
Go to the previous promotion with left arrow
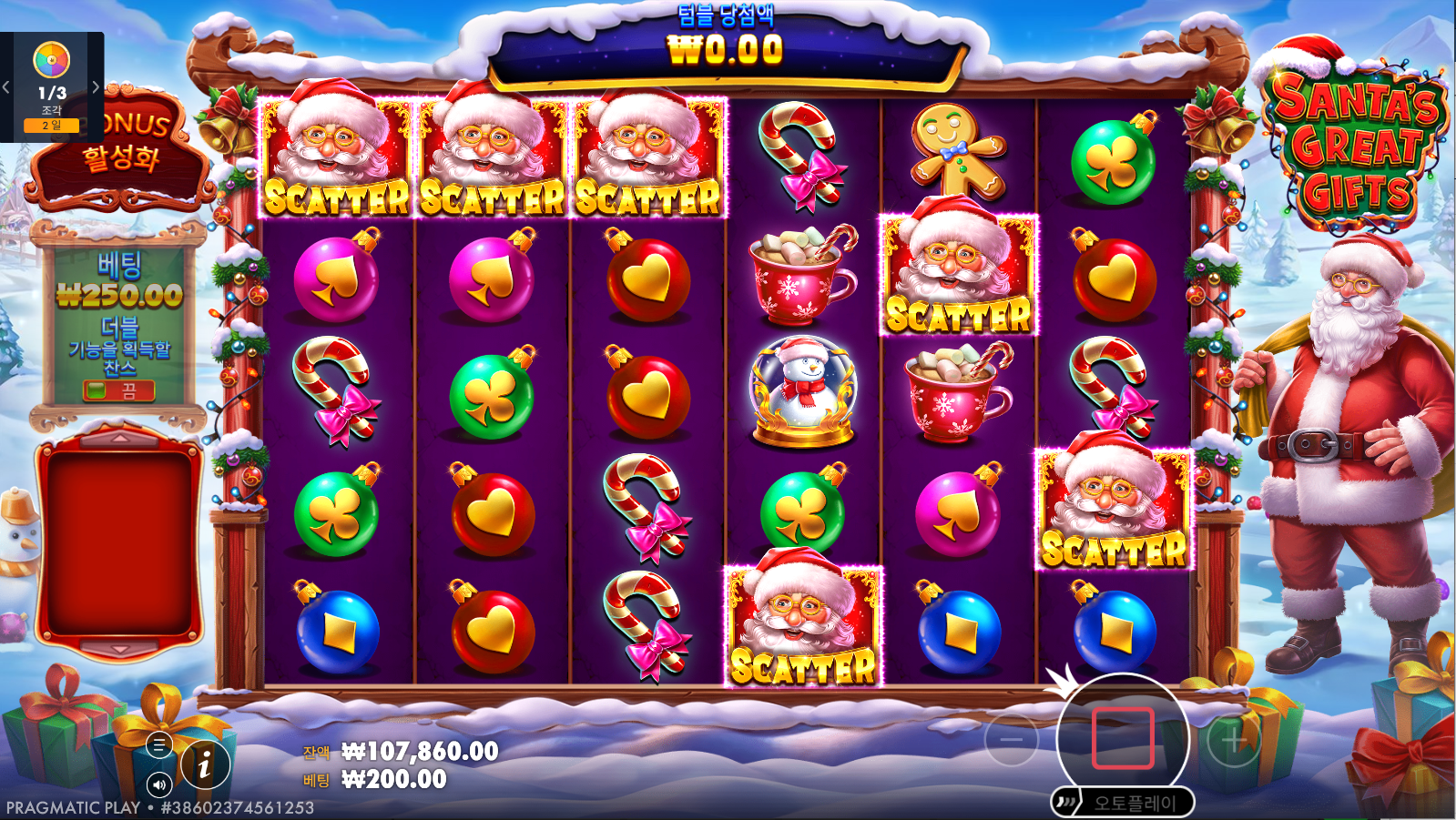[x=6, y=87]
